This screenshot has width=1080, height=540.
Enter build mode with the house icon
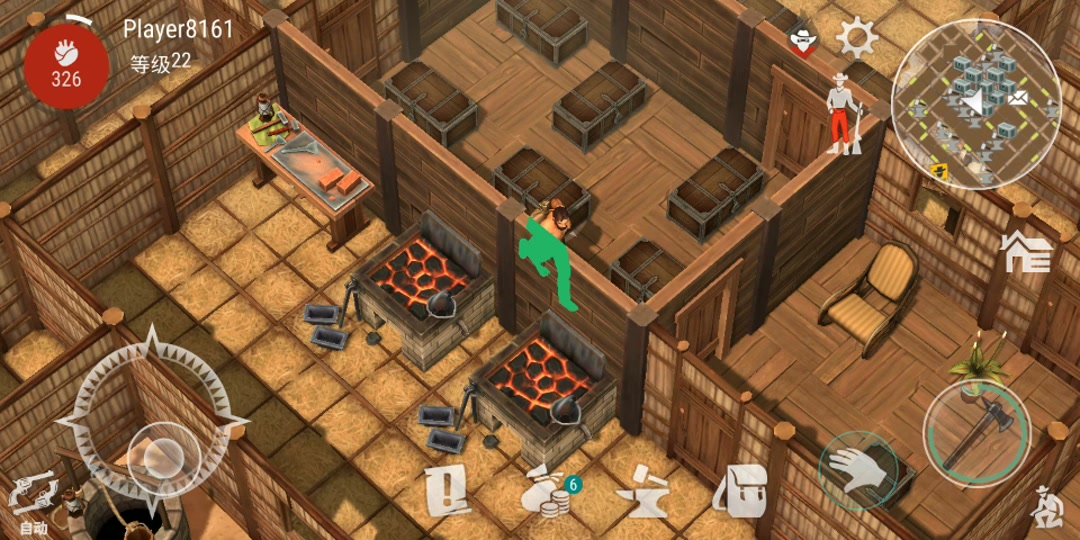coord(1027,250)
